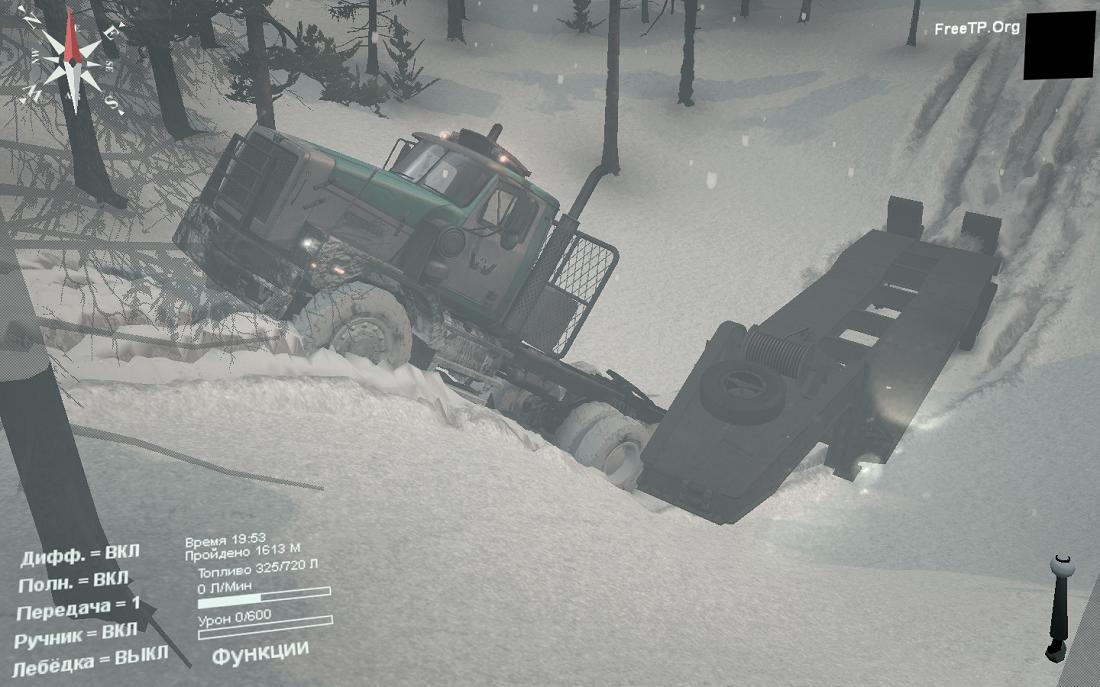Screen dimensions: 1100x687
Task: Click the gear shifter knob
Action: tap(1062, 568)
